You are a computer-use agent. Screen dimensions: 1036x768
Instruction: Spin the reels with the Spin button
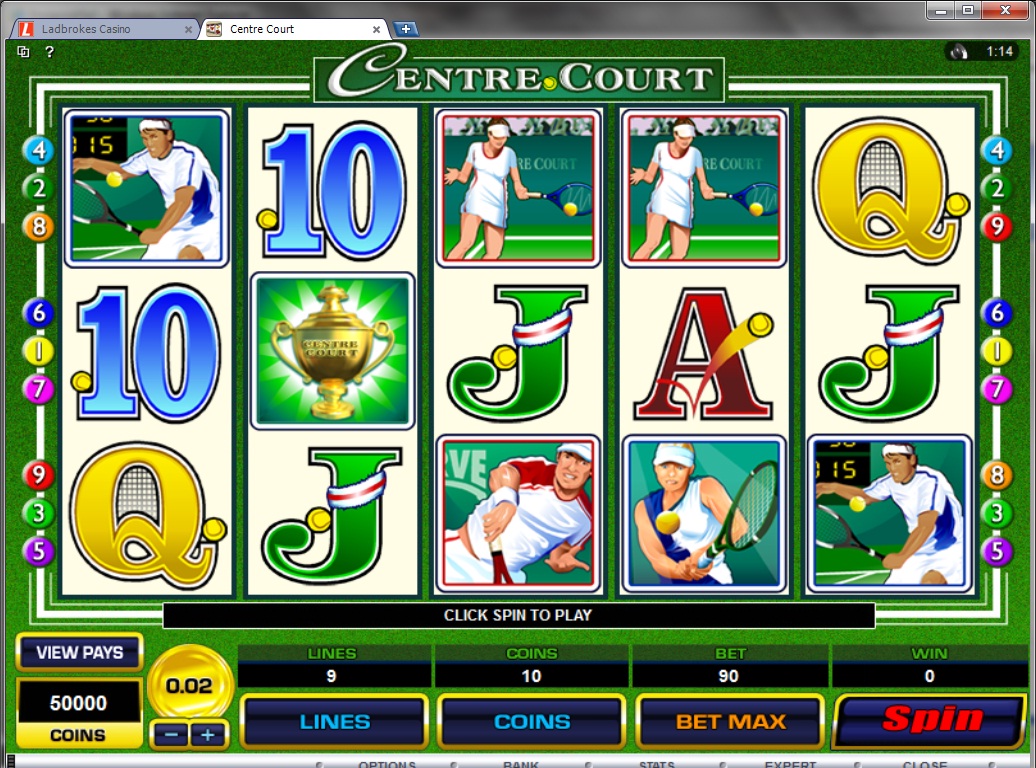(x=932, y=720)
